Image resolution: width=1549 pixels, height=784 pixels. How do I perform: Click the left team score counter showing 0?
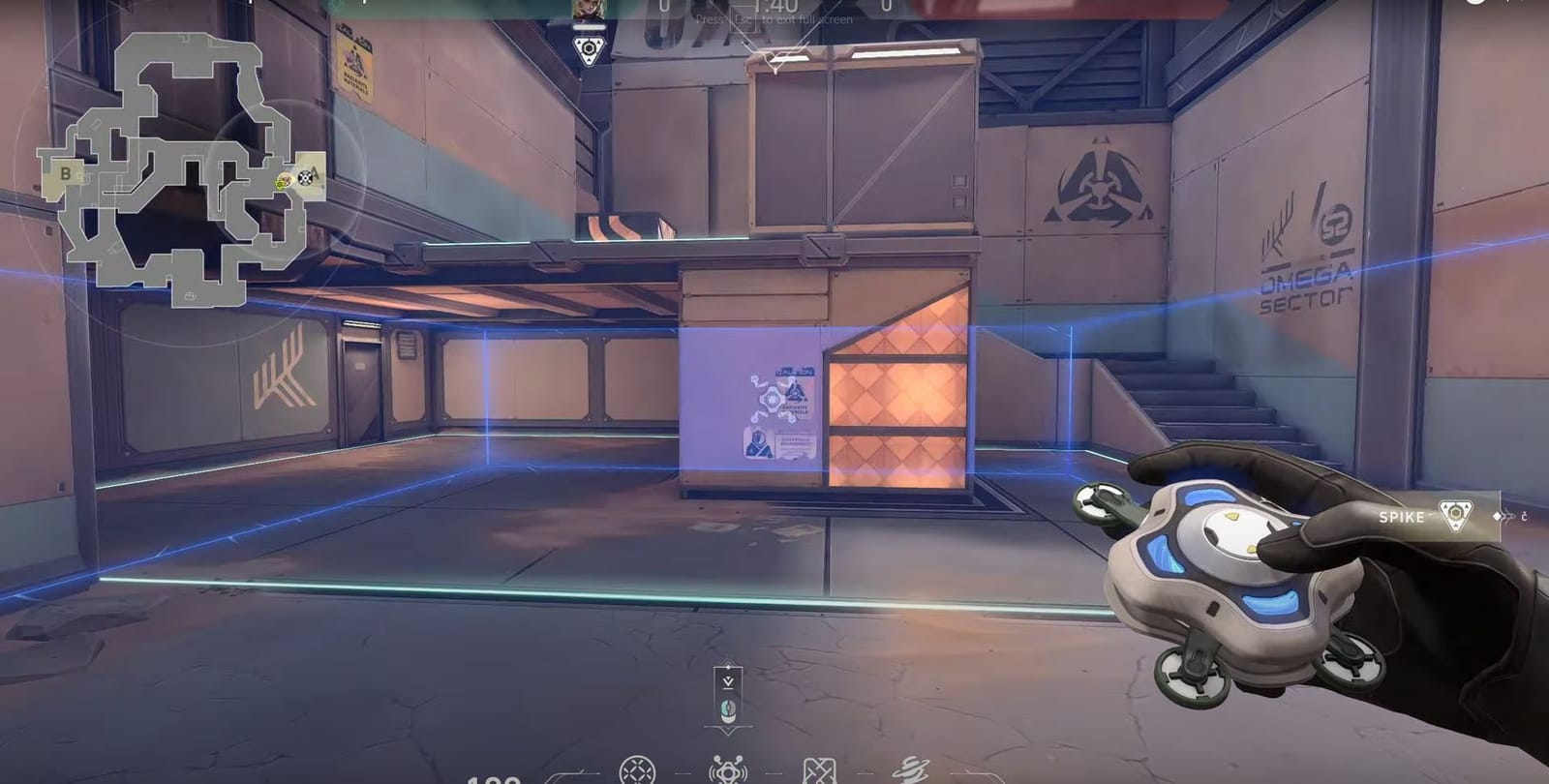(x=666, y=5)
